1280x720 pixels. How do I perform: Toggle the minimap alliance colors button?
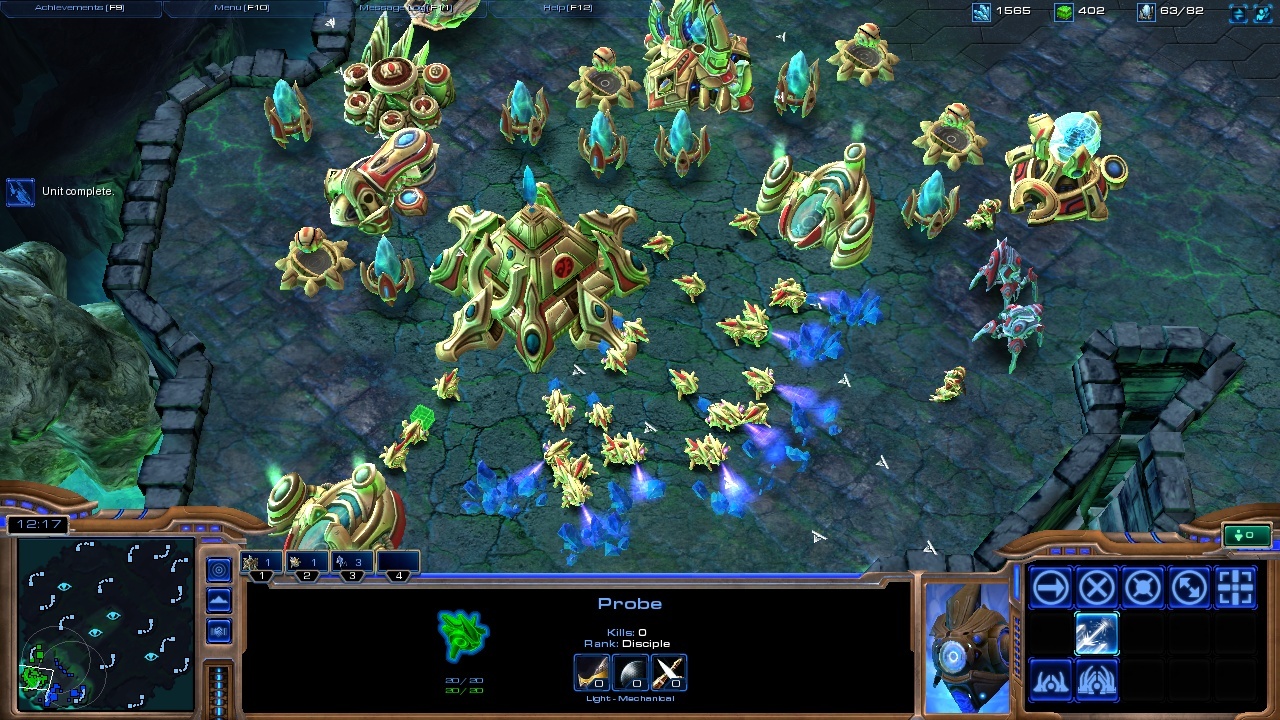(219, 632)
